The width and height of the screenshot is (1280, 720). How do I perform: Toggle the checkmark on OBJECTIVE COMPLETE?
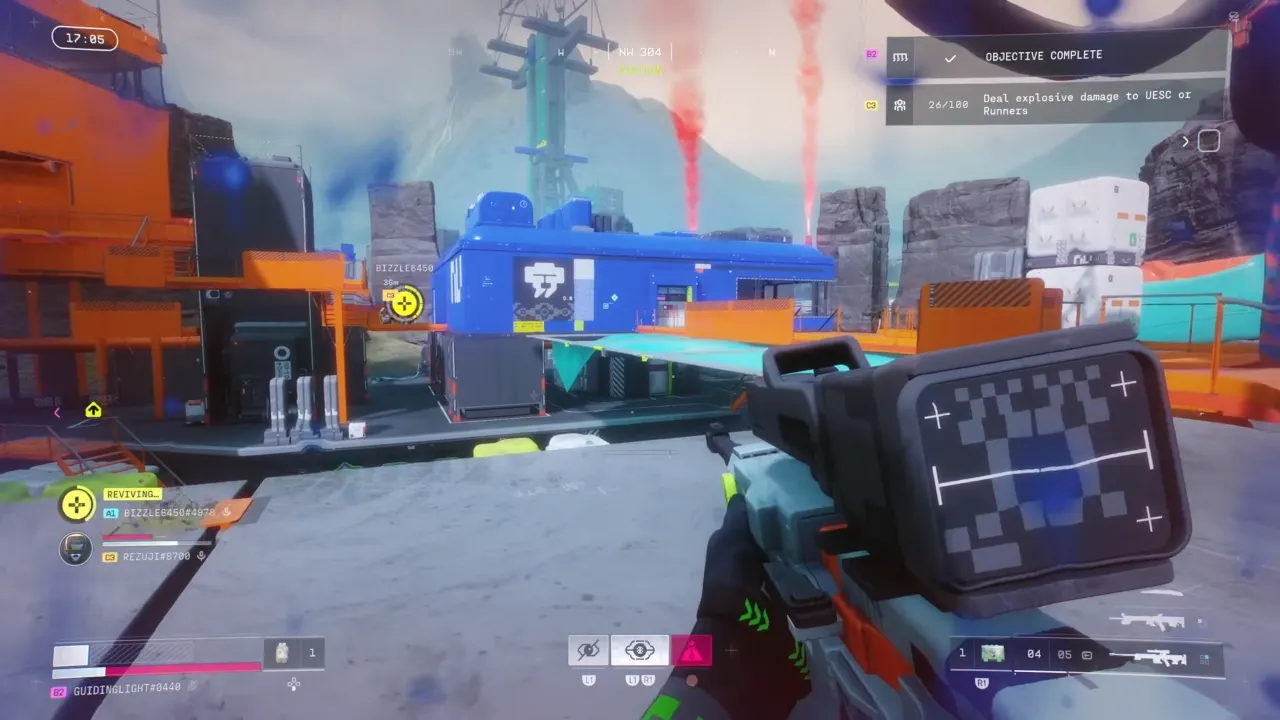tap(950, 57)
